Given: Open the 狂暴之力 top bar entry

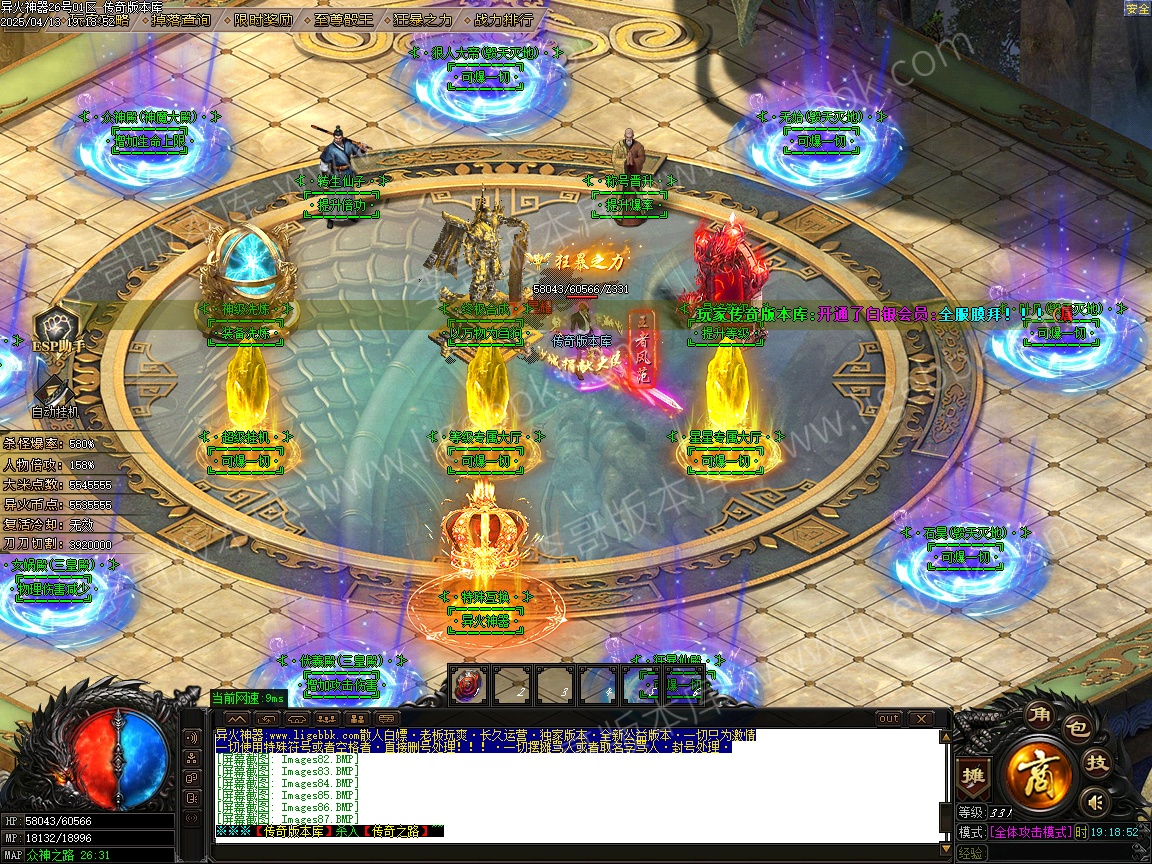Looking at the screenshot, I should pyautogui.click(x=422, y=19).
